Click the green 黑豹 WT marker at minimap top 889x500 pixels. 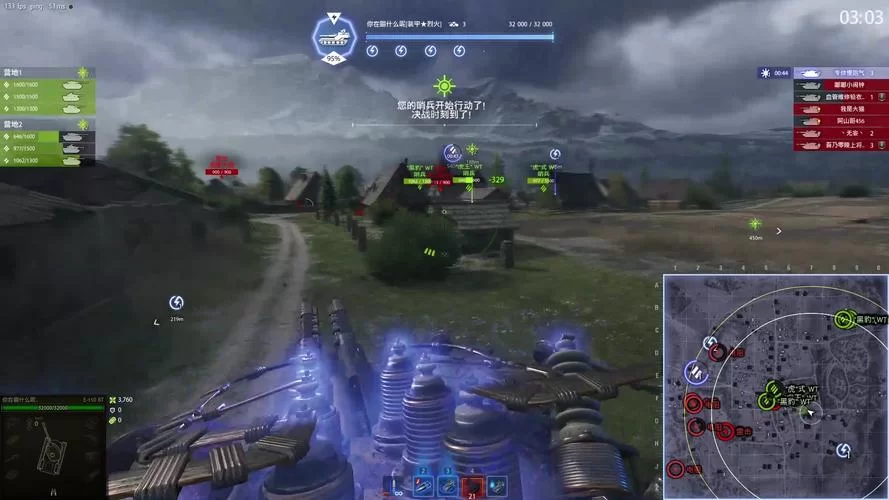pyautogui.click(x=843, y=320)
